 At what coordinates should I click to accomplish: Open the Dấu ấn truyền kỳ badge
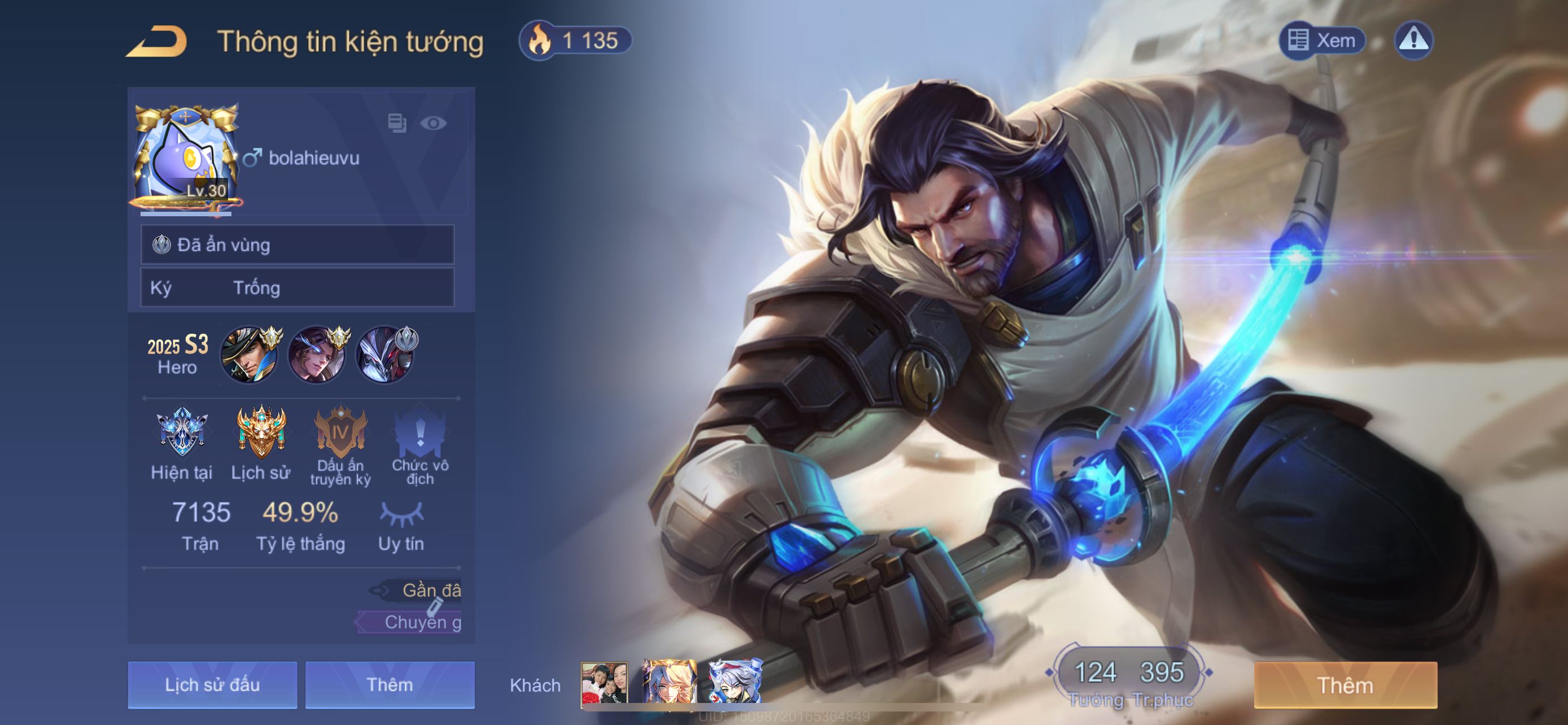coord(340,433)
